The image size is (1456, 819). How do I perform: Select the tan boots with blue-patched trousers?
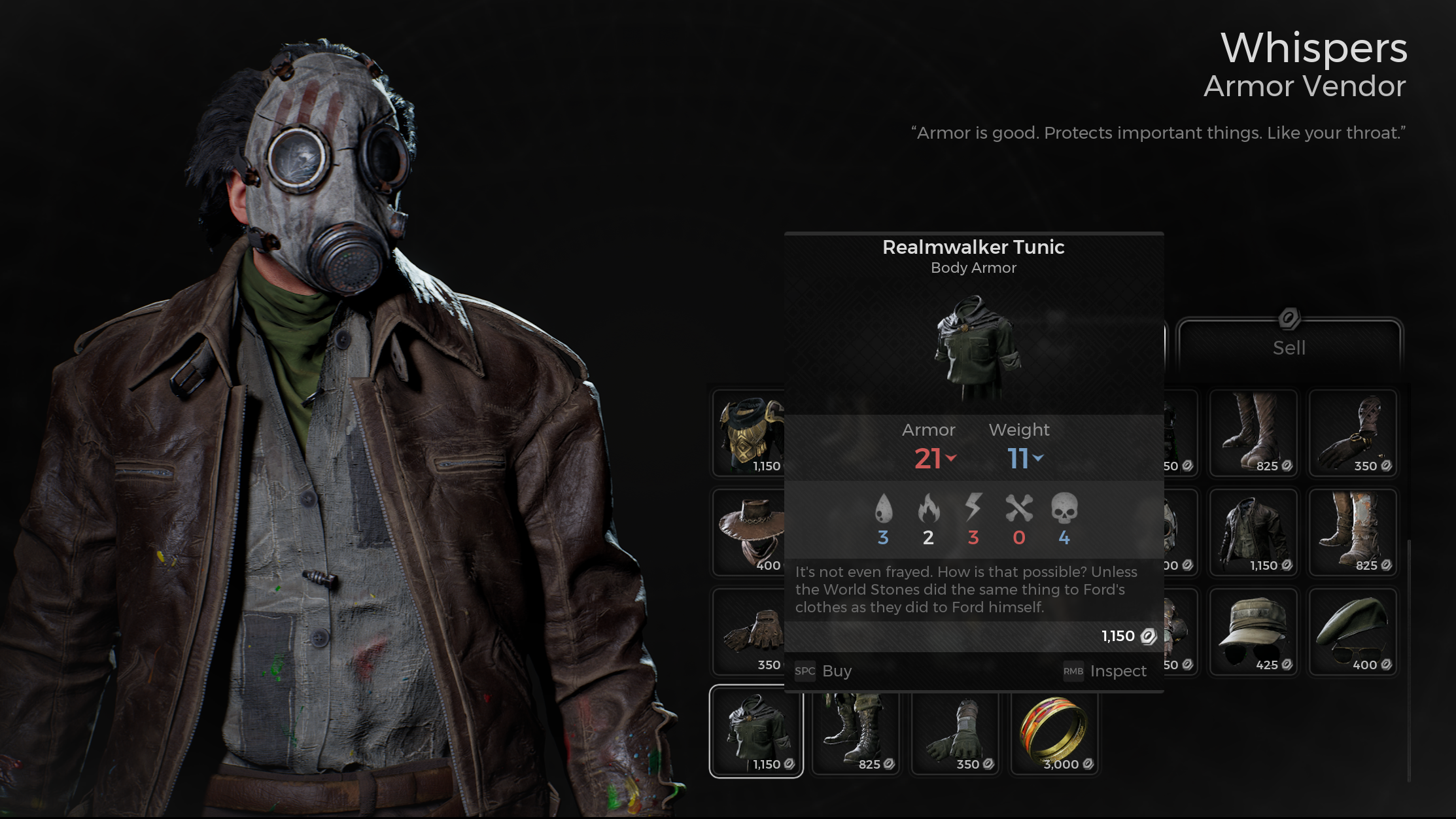click(1352, 532)
